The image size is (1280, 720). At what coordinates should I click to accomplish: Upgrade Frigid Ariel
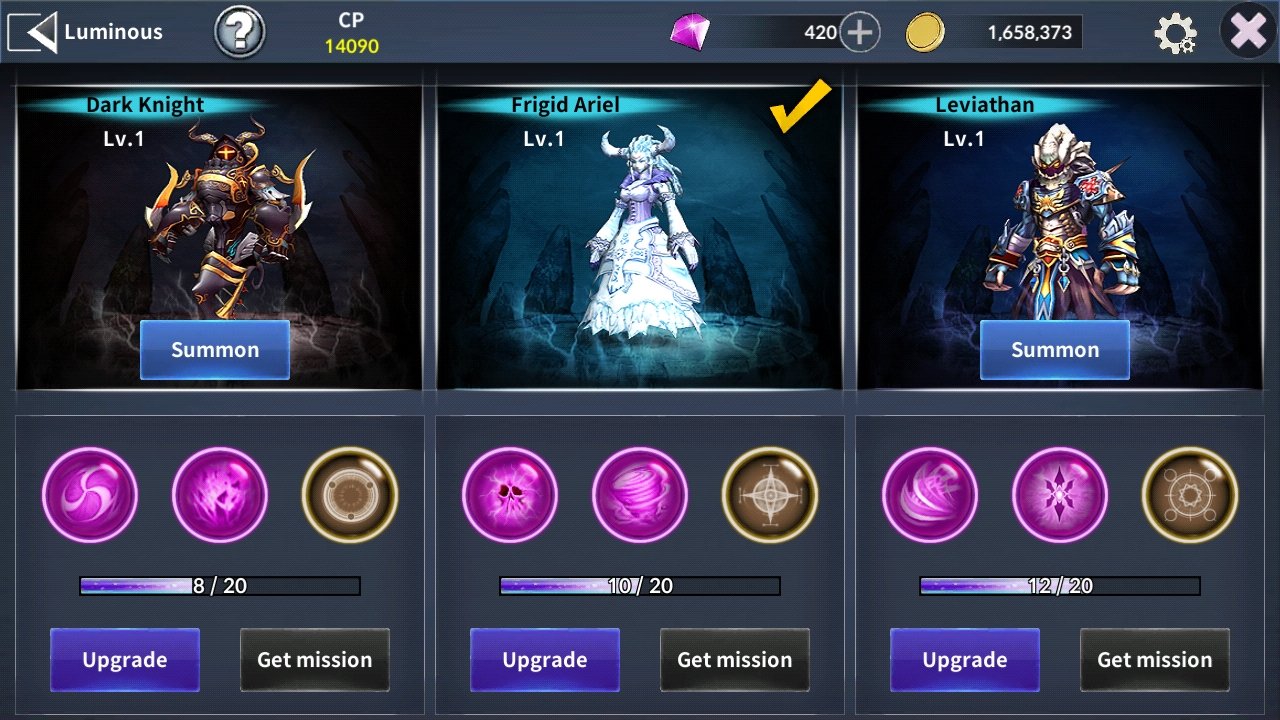545,660
